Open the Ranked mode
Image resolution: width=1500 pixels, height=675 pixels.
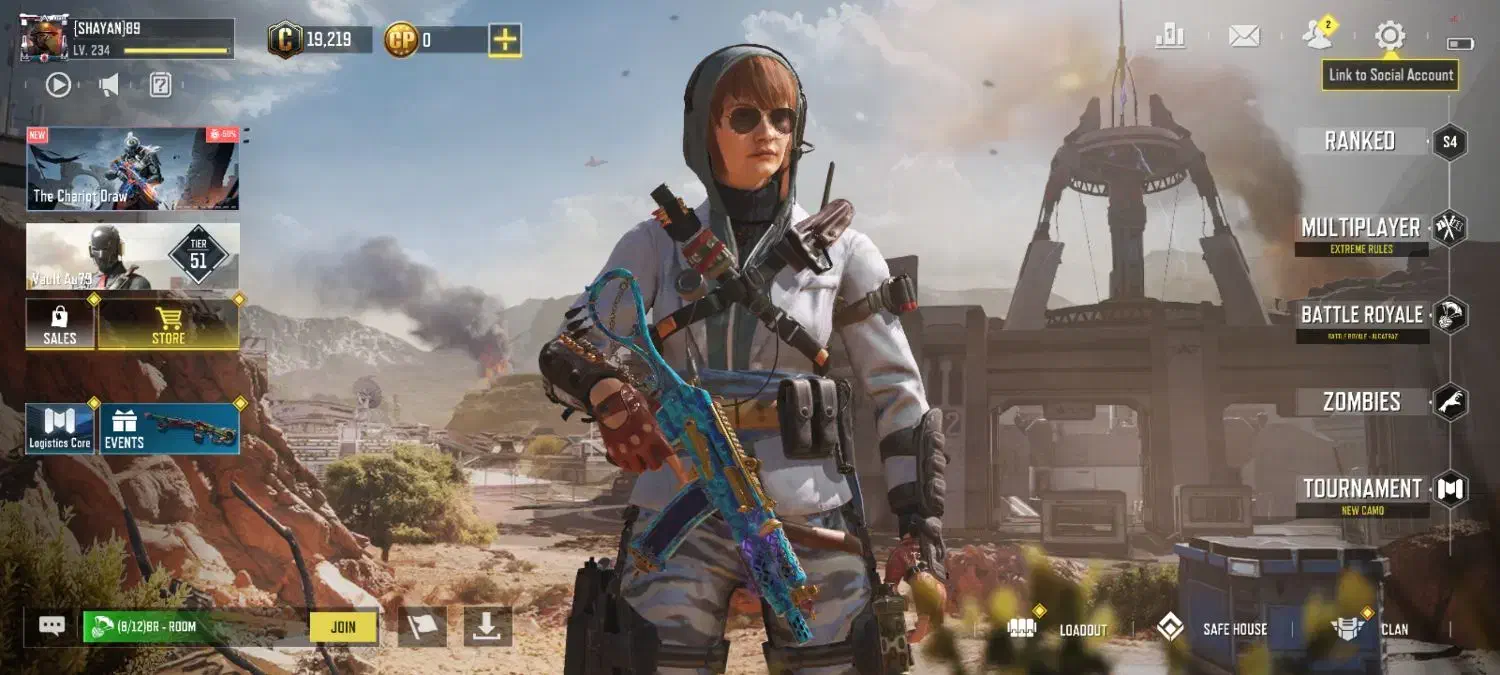tap(1360, 141)
